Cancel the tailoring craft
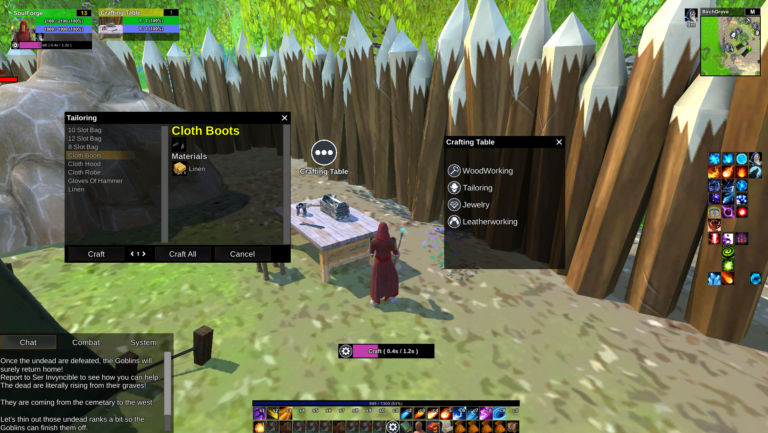Viewport: 768px width, 433px height. coord(242,254)
